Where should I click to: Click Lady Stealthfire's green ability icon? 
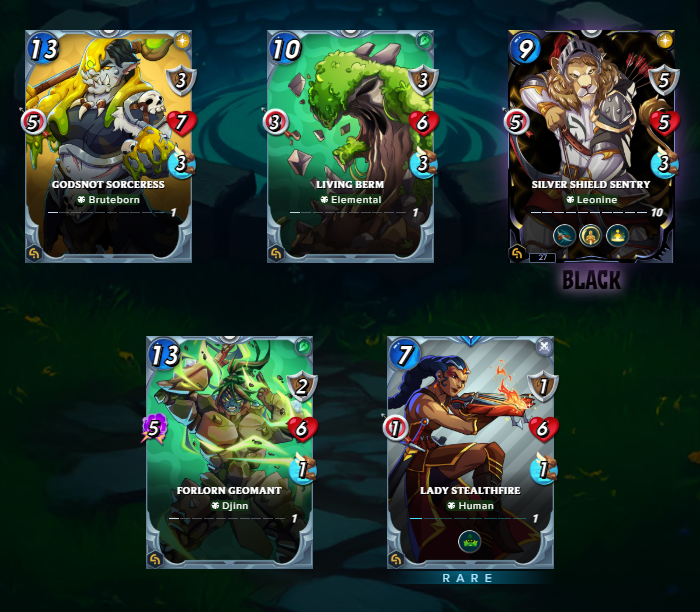pos(470,542)
